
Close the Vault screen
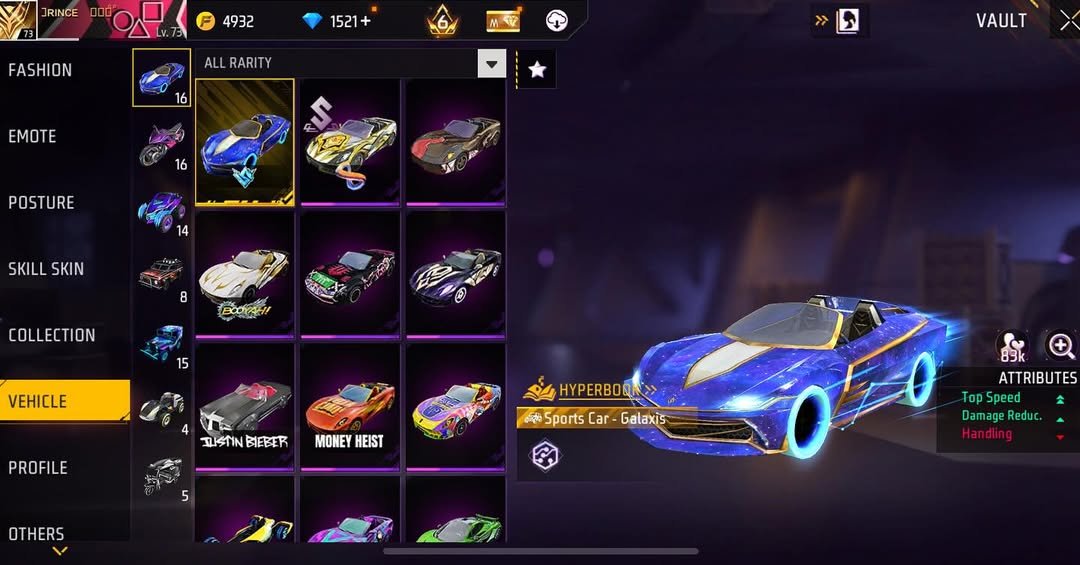pyautogui.click(x=1067, y=21)
